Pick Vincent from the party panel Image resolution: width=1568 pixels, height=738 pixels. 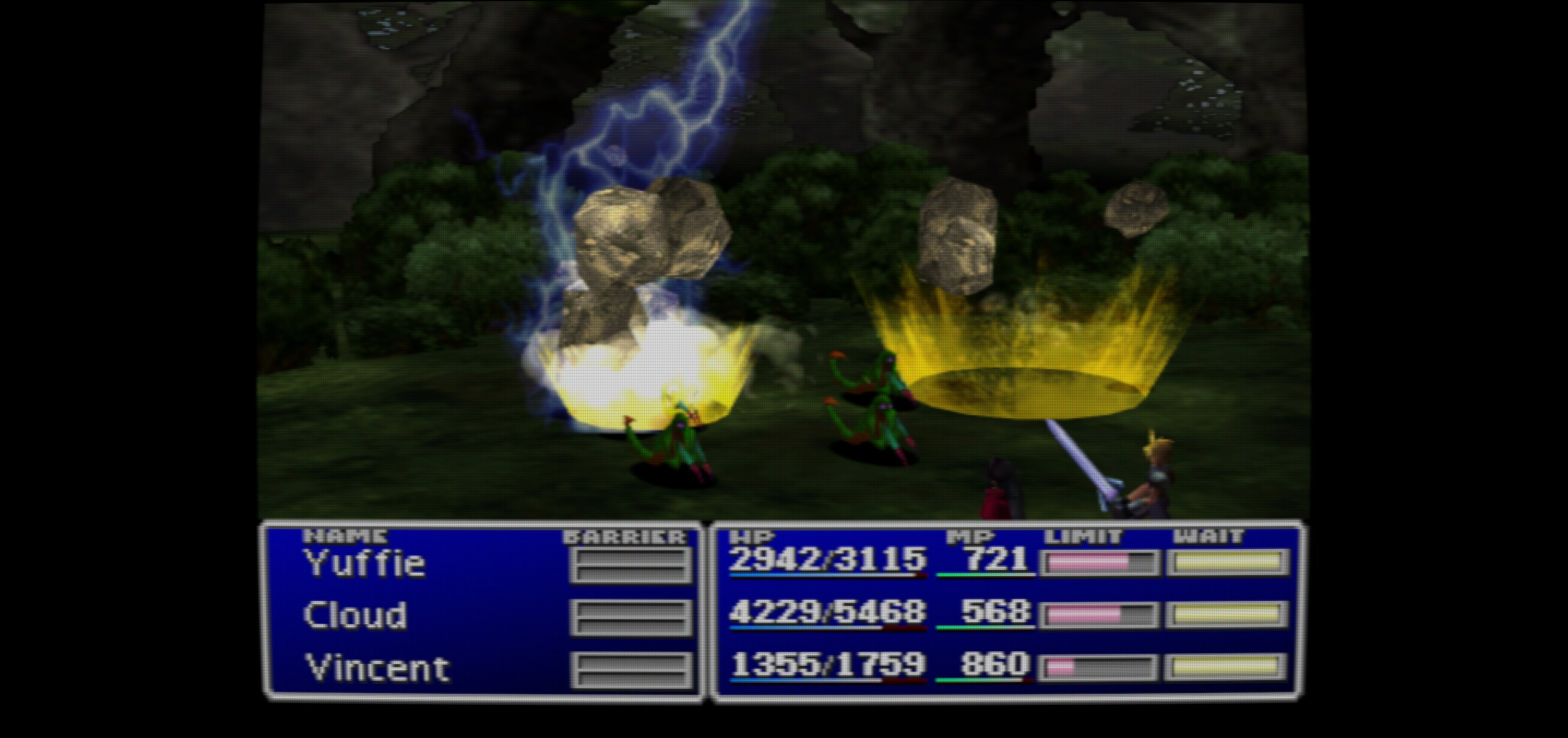click(x=377, y=669)
